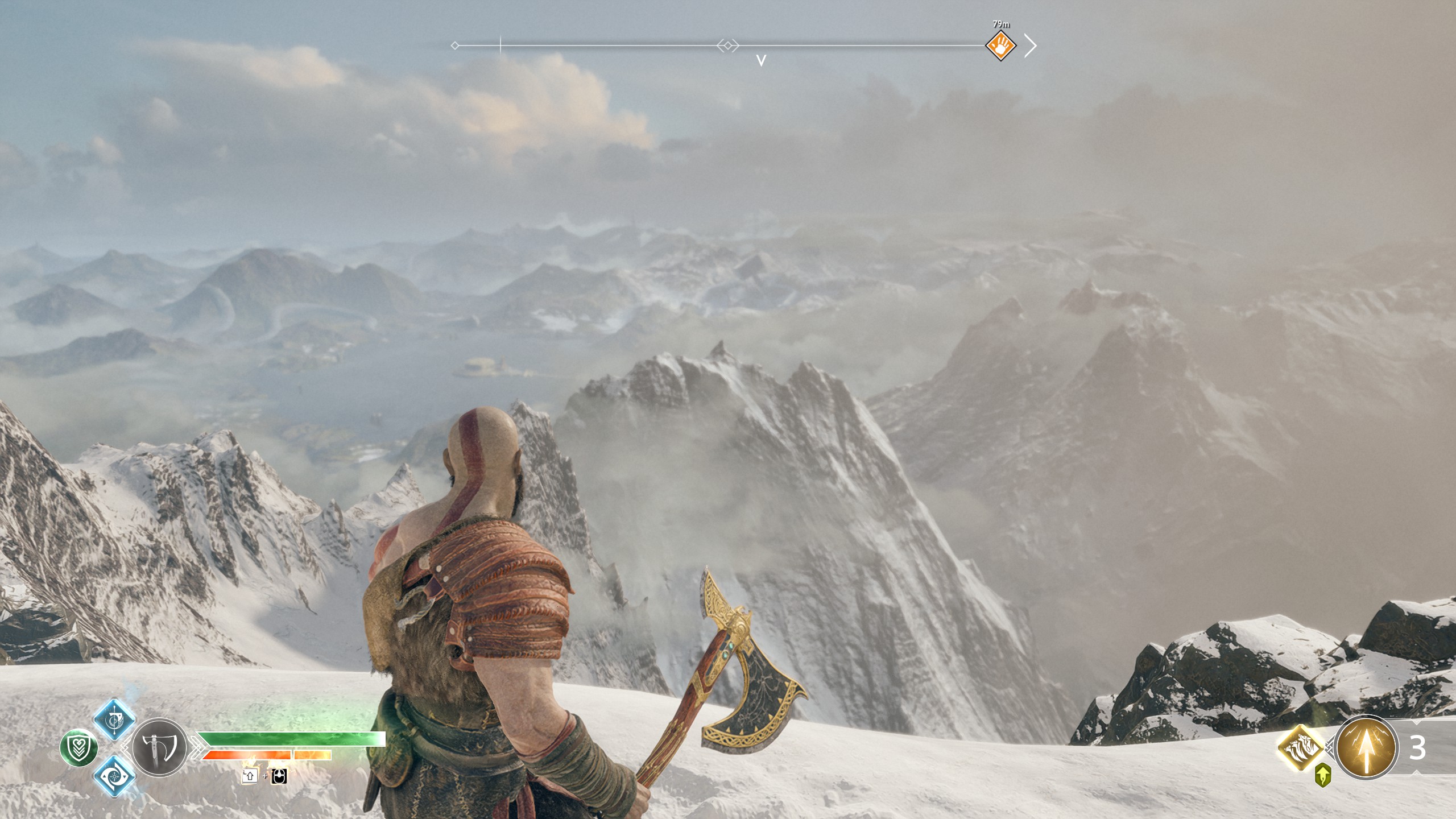
Task: Click the small green upward-arrow buff icon
Action: 1323,775
